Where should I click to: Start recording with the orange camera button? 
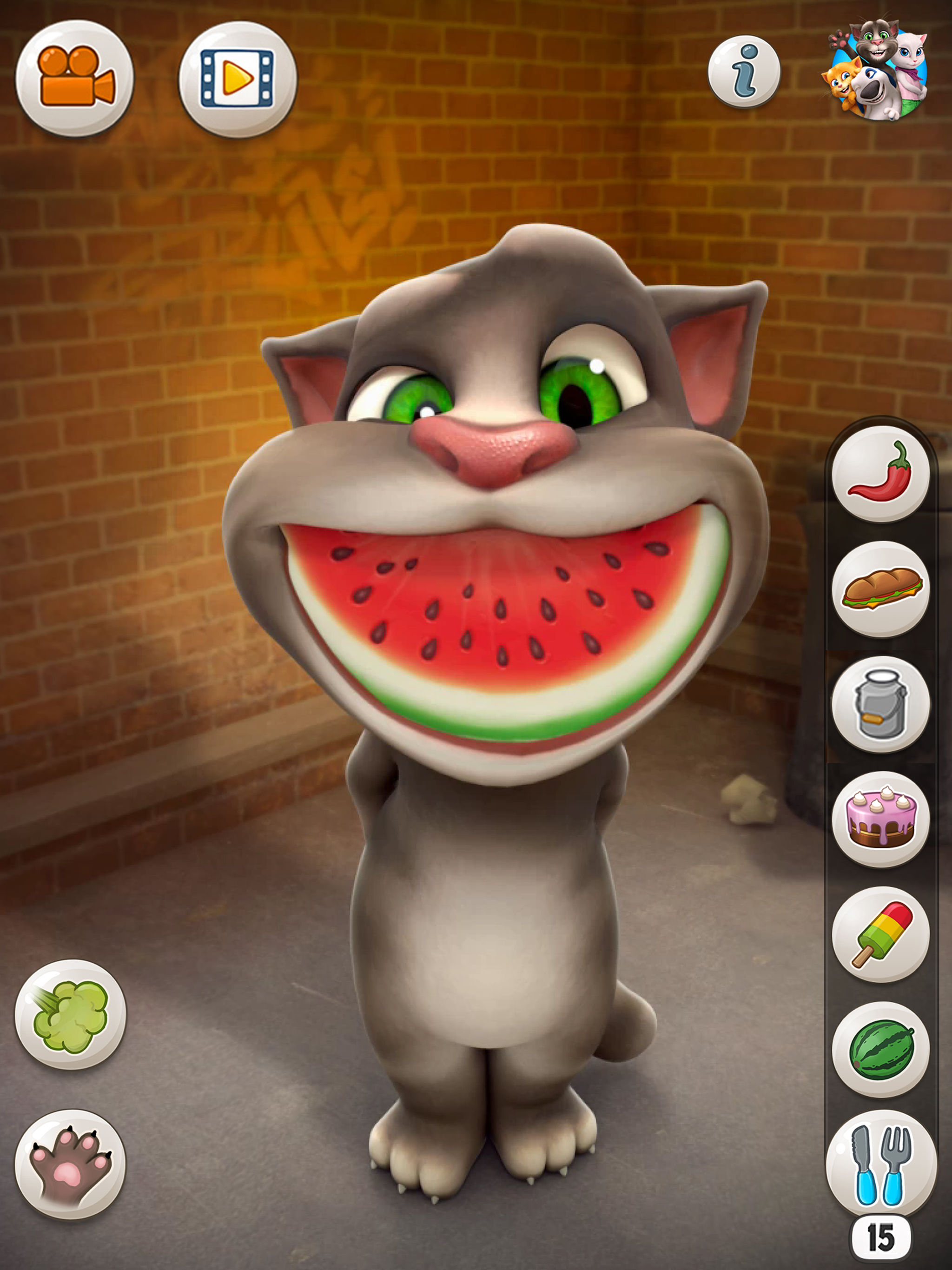point(75,78)
